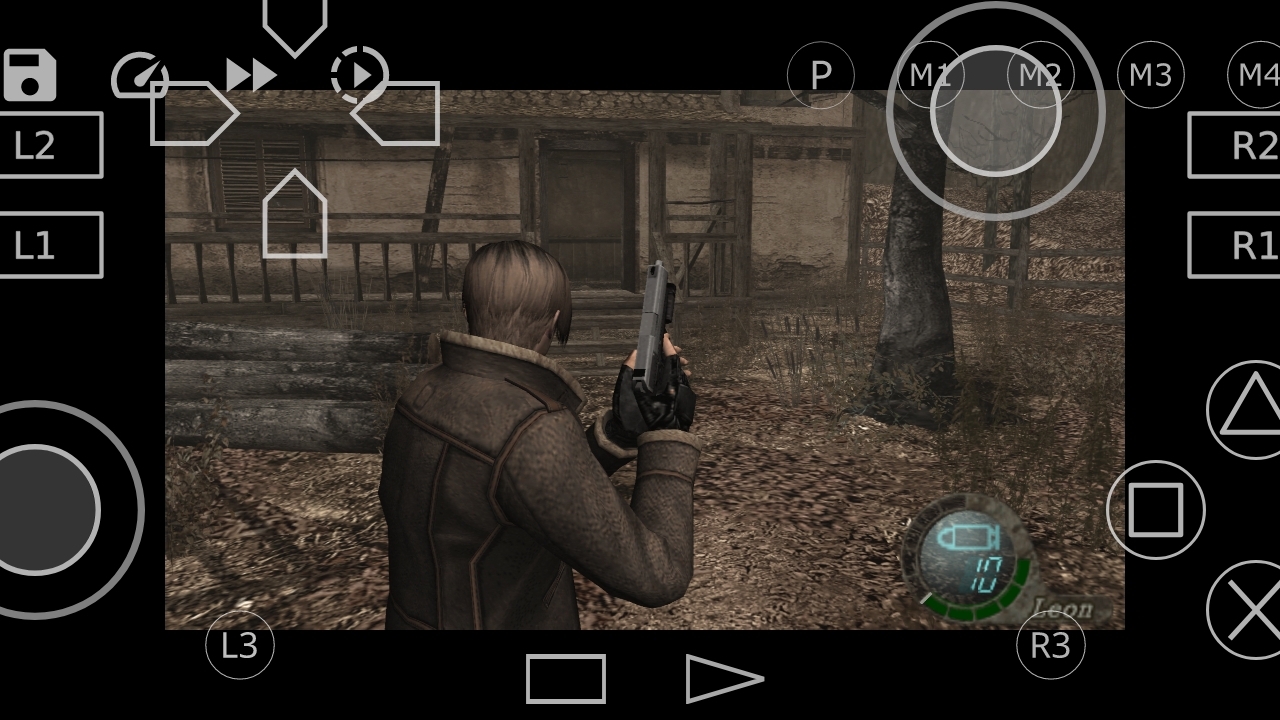Click the dashed-circle play icon
Image resolution: width=1280 pixels, height=720 pixels.
(x=358, y=75)
